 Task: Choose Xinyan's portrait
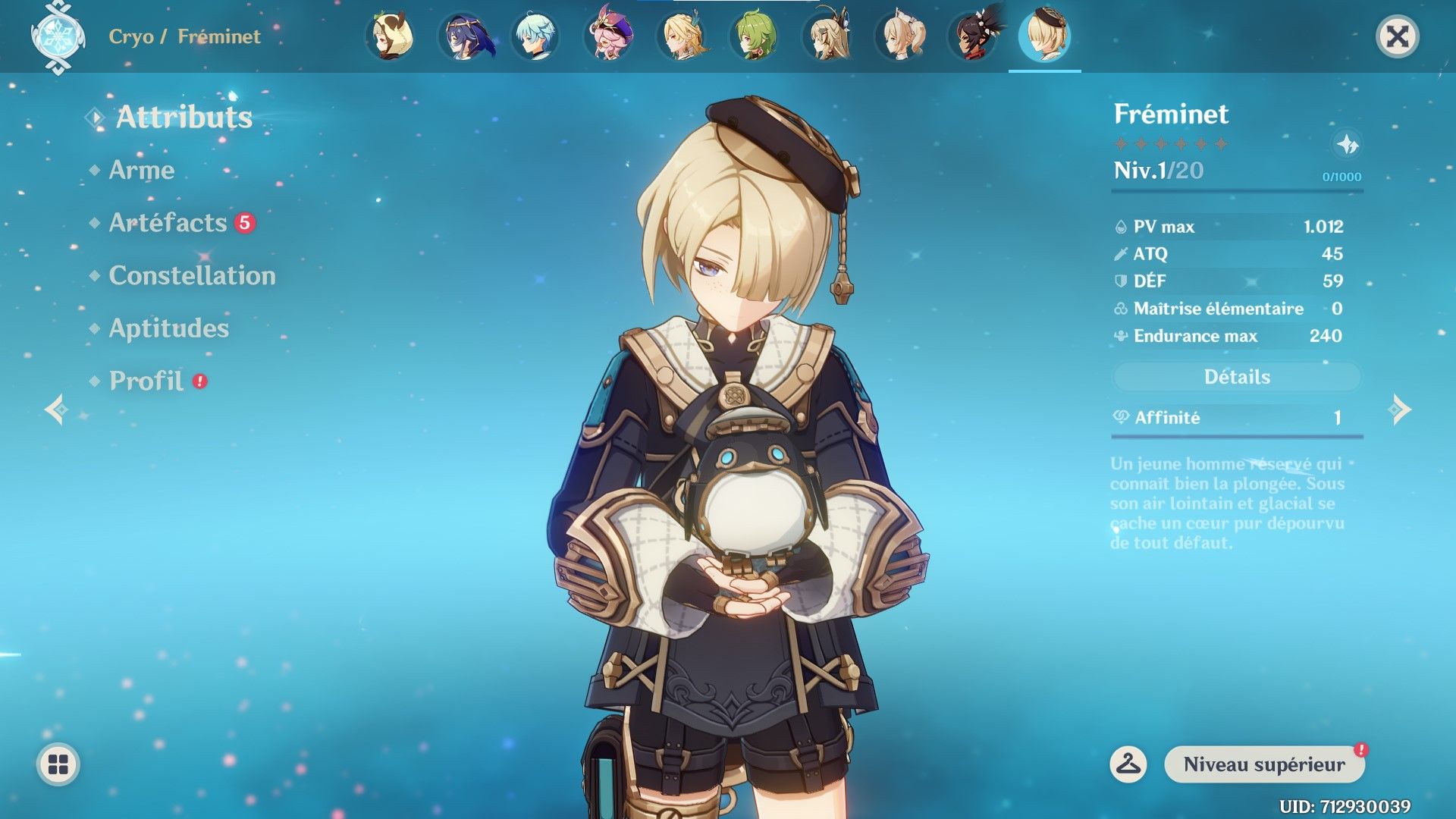click(972, 36)
